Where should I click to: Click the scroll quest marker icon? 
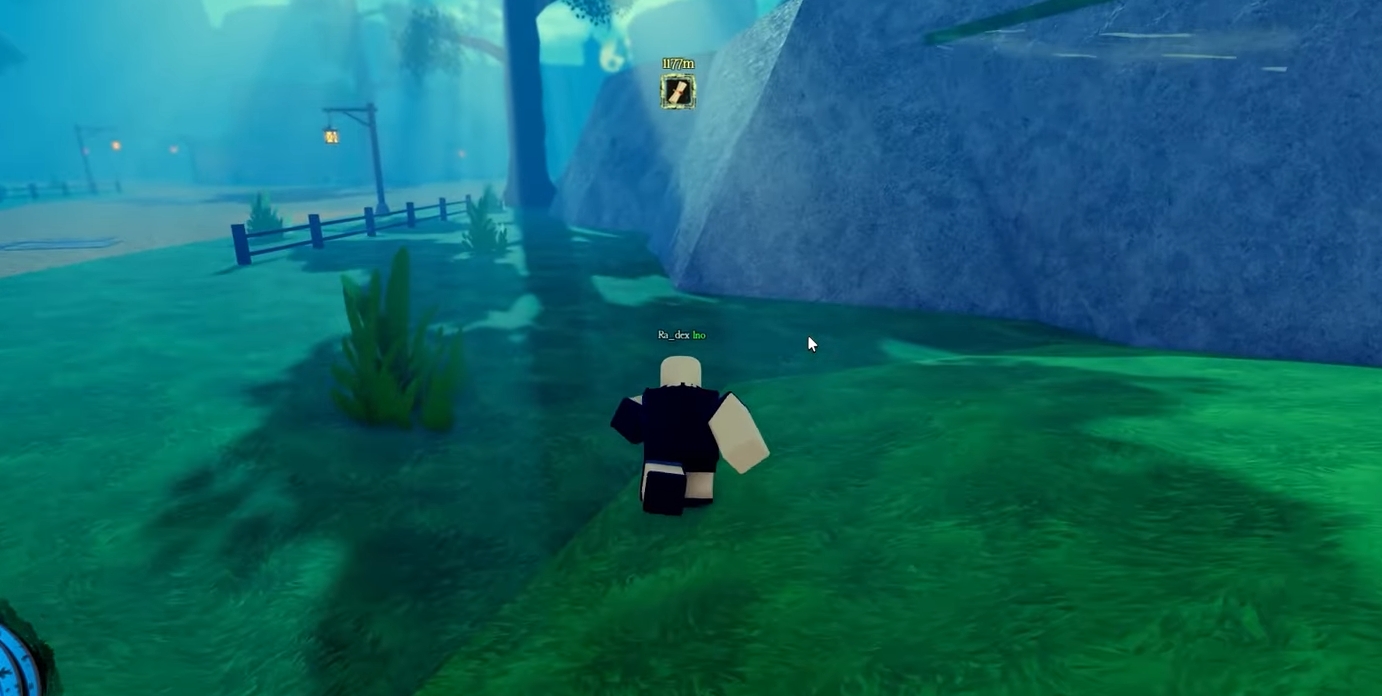pos(677,92)
